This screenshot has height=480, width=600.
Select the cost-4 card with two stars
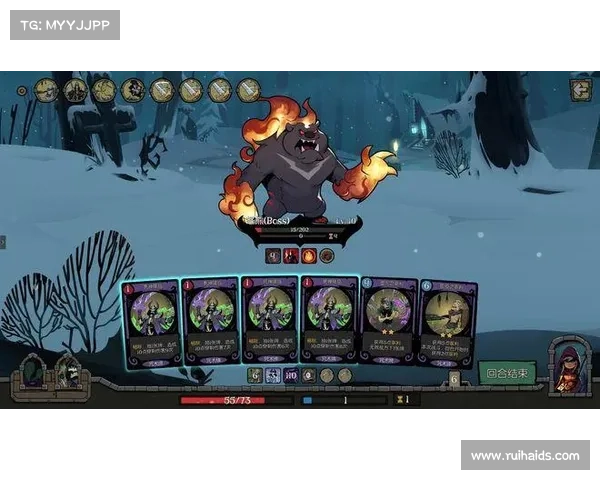(x=389, y=318)
